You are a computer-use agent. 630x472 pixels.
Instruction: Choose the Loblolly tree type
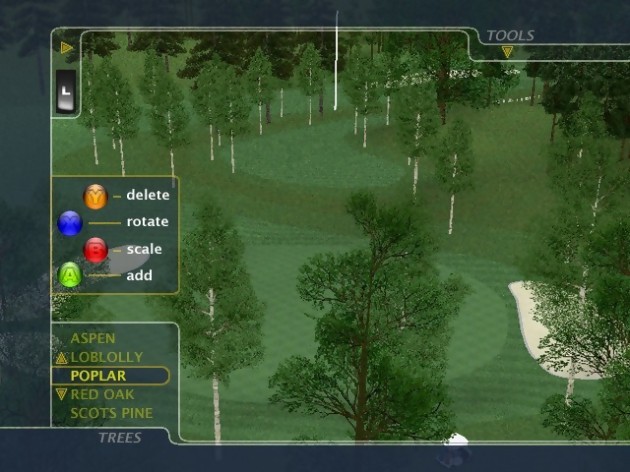(107, 357)
